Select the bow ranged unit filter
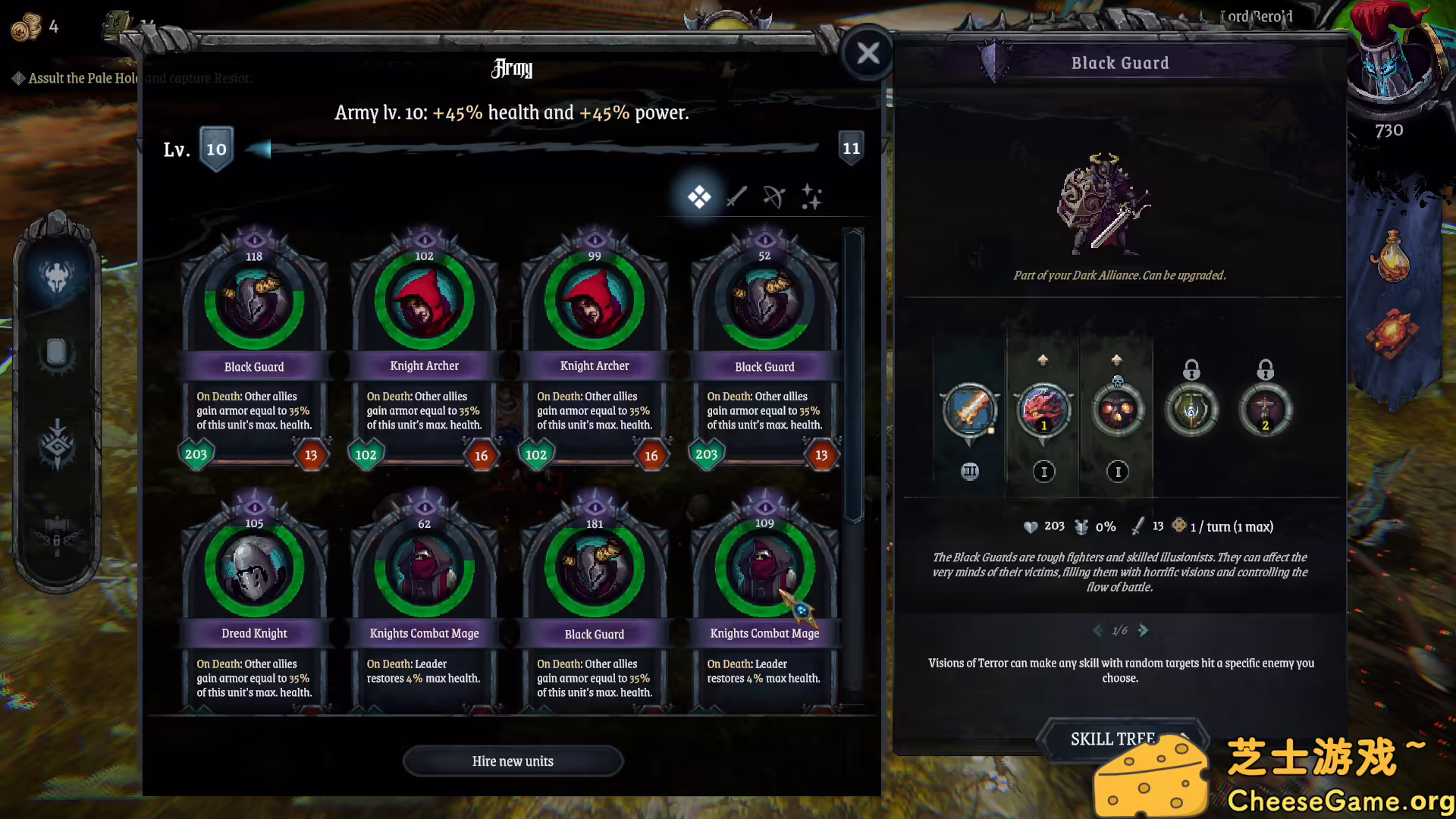The image size is (1456, 819). pos(775,197)
